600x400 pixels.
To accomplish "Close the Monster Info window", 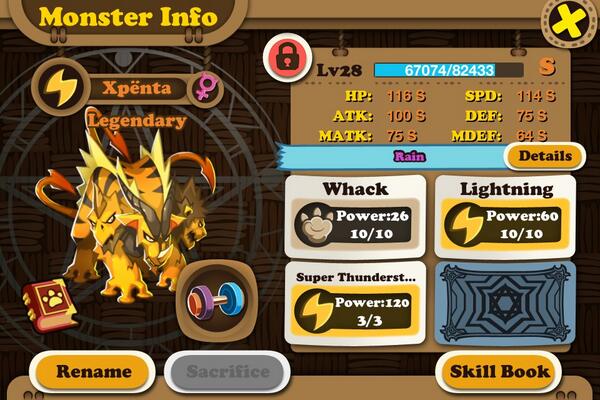I will 571,20.
